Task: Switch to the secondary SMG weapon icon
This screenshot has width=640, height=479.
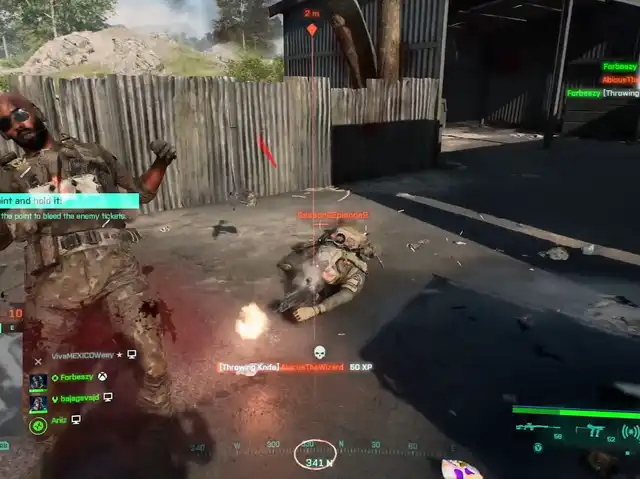Action: click(594, 430)
